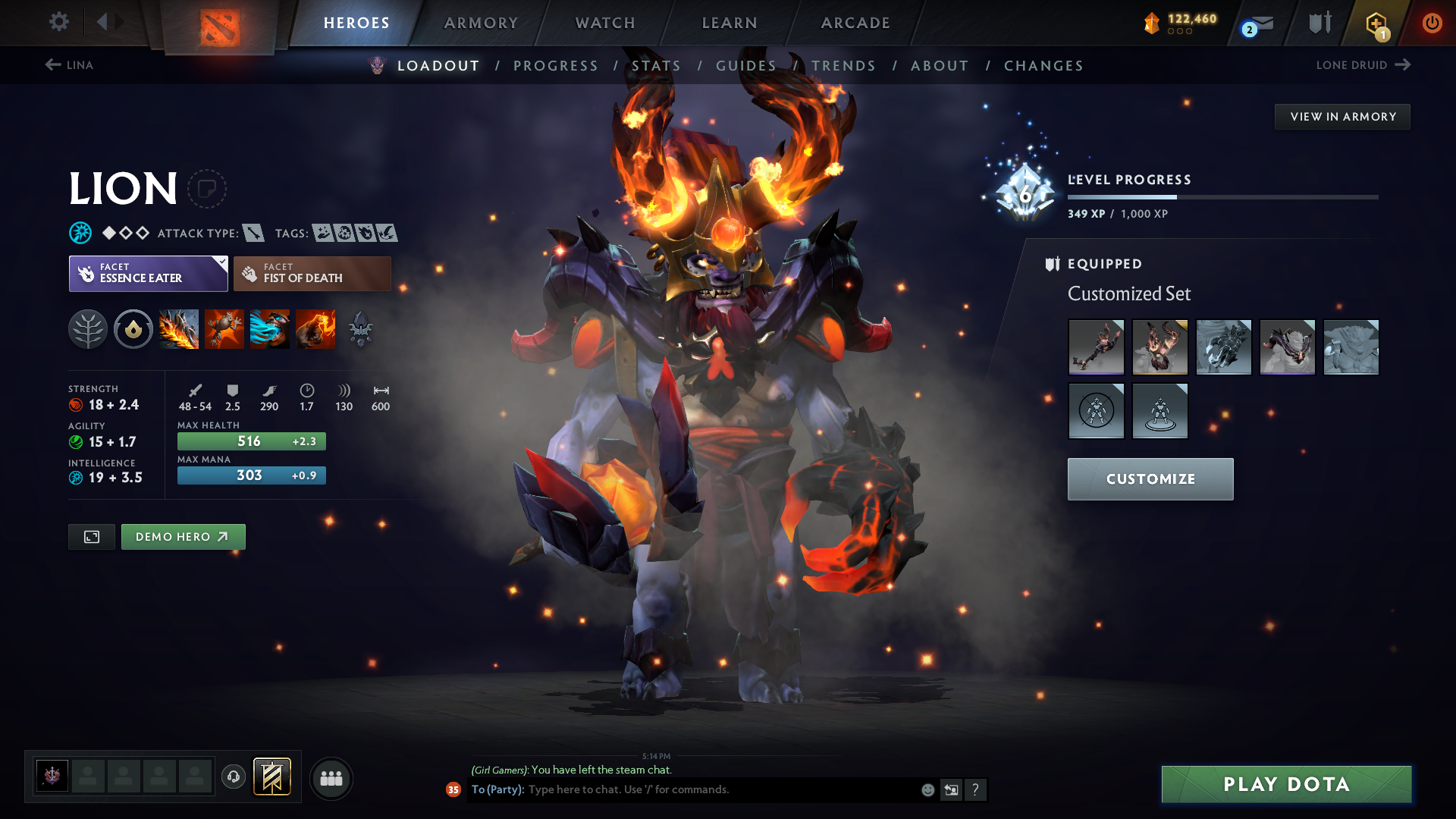Click the DEMO HERO button

point(183,536)
